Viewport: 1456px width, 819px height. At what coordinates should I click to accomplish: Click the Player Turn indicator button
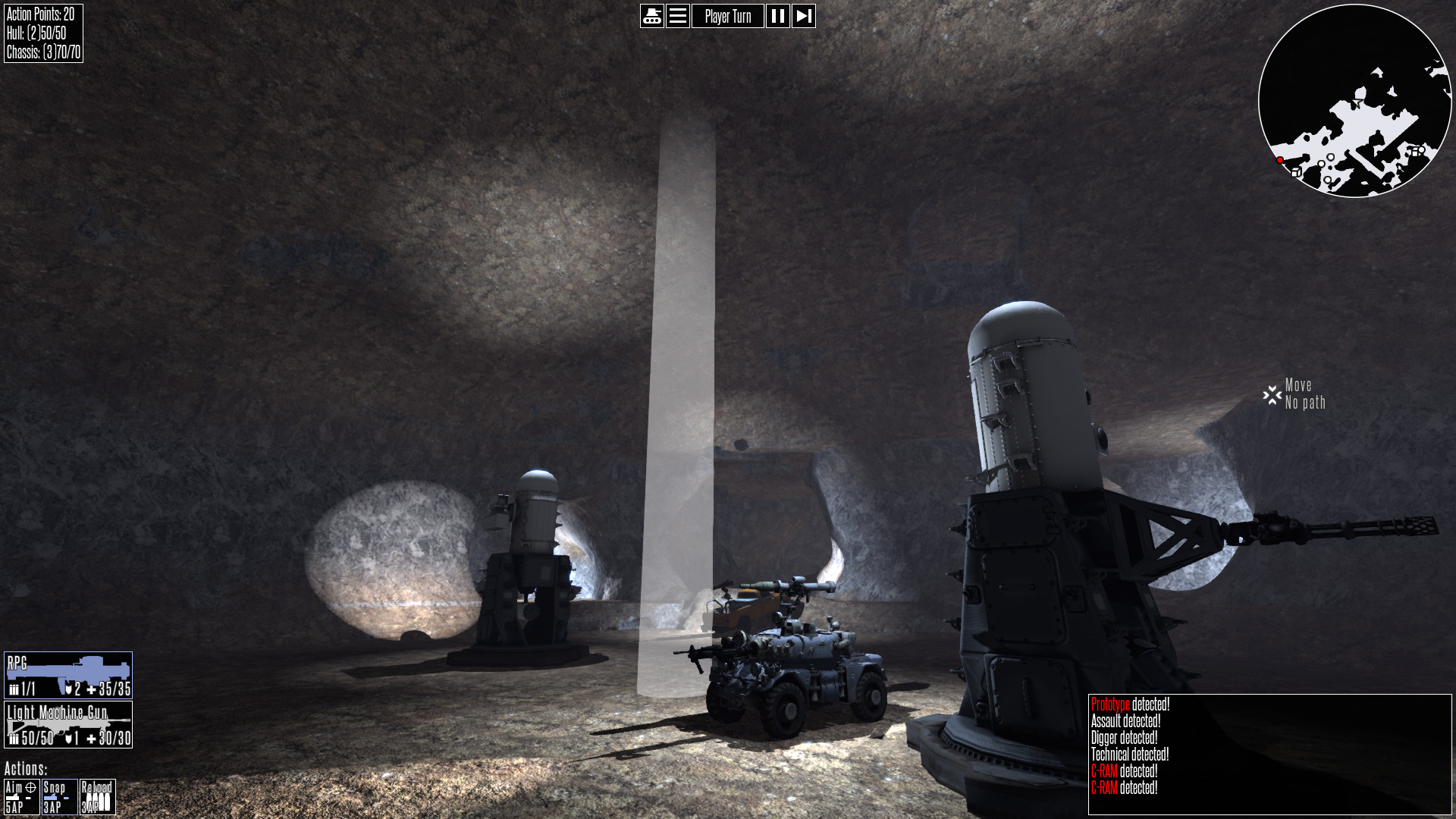pyautogui.click(x=727, y=16)
